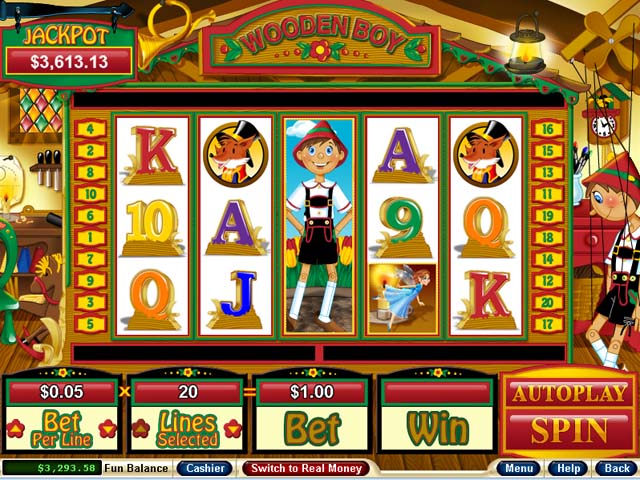This screenshot has width=640, height=480.
Task: Raise Lines Selected with right flower
Action: (x=232, y=429)
